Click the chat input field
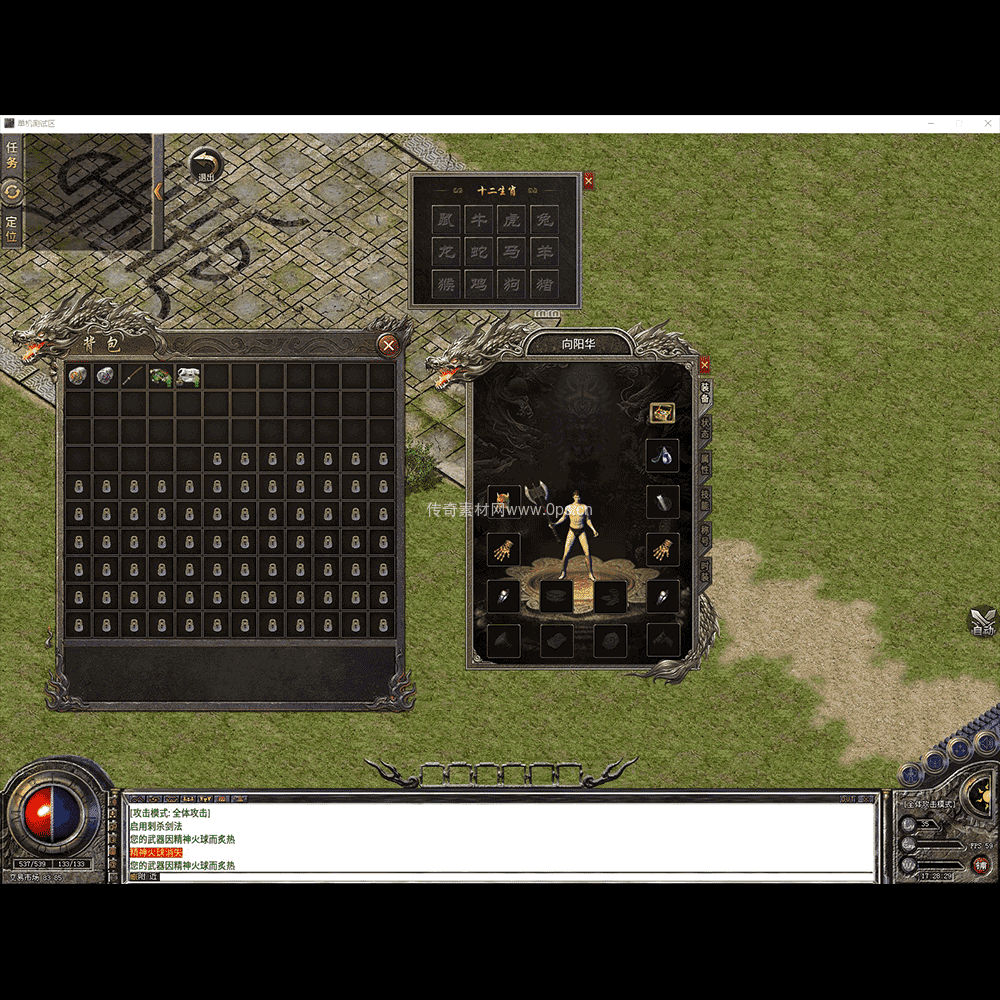Image resolution: width=1000 pixels, height=1000 pixels. [x=500, y=877]
